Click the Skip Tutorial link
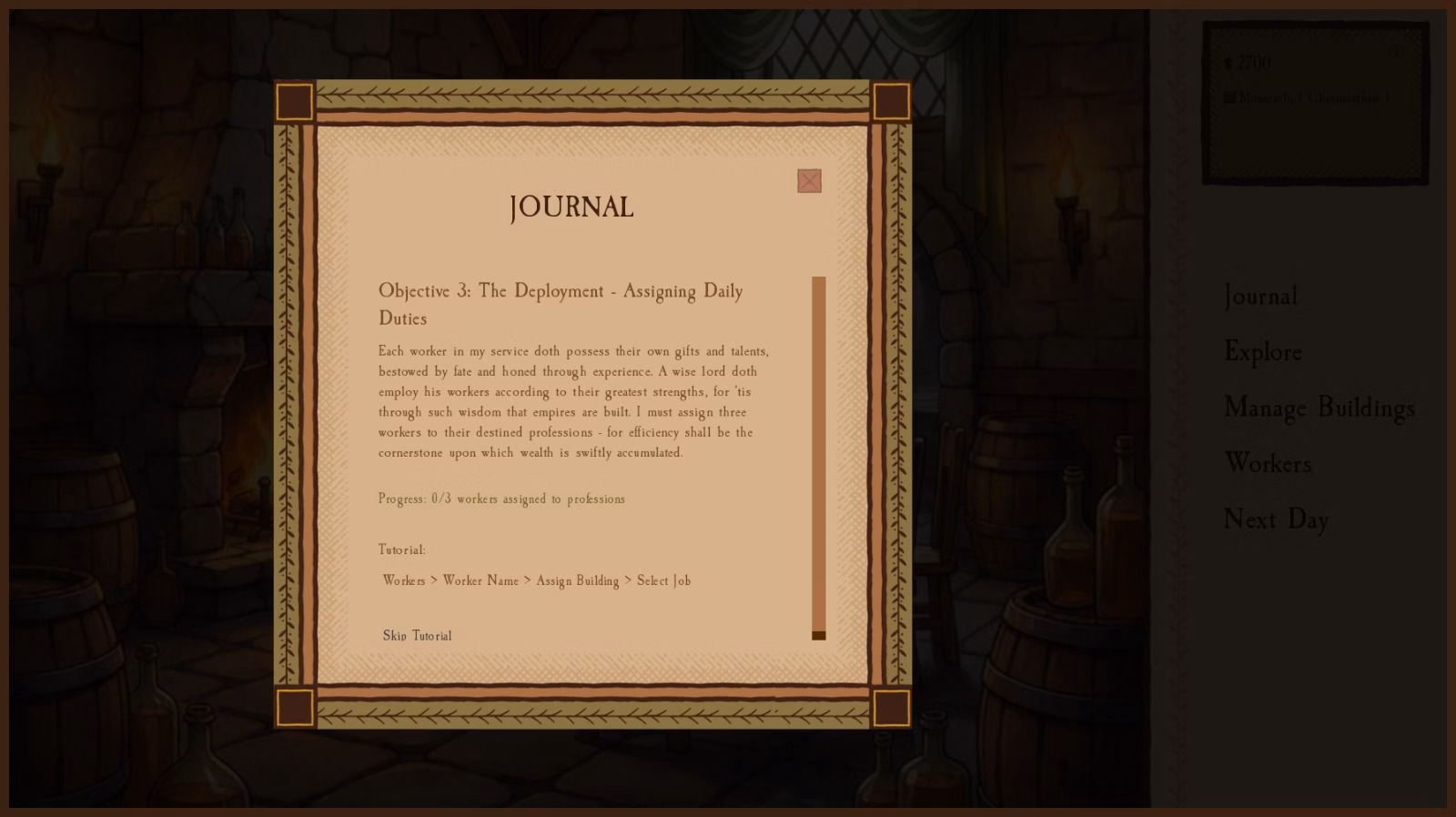 tap(417, 636)
